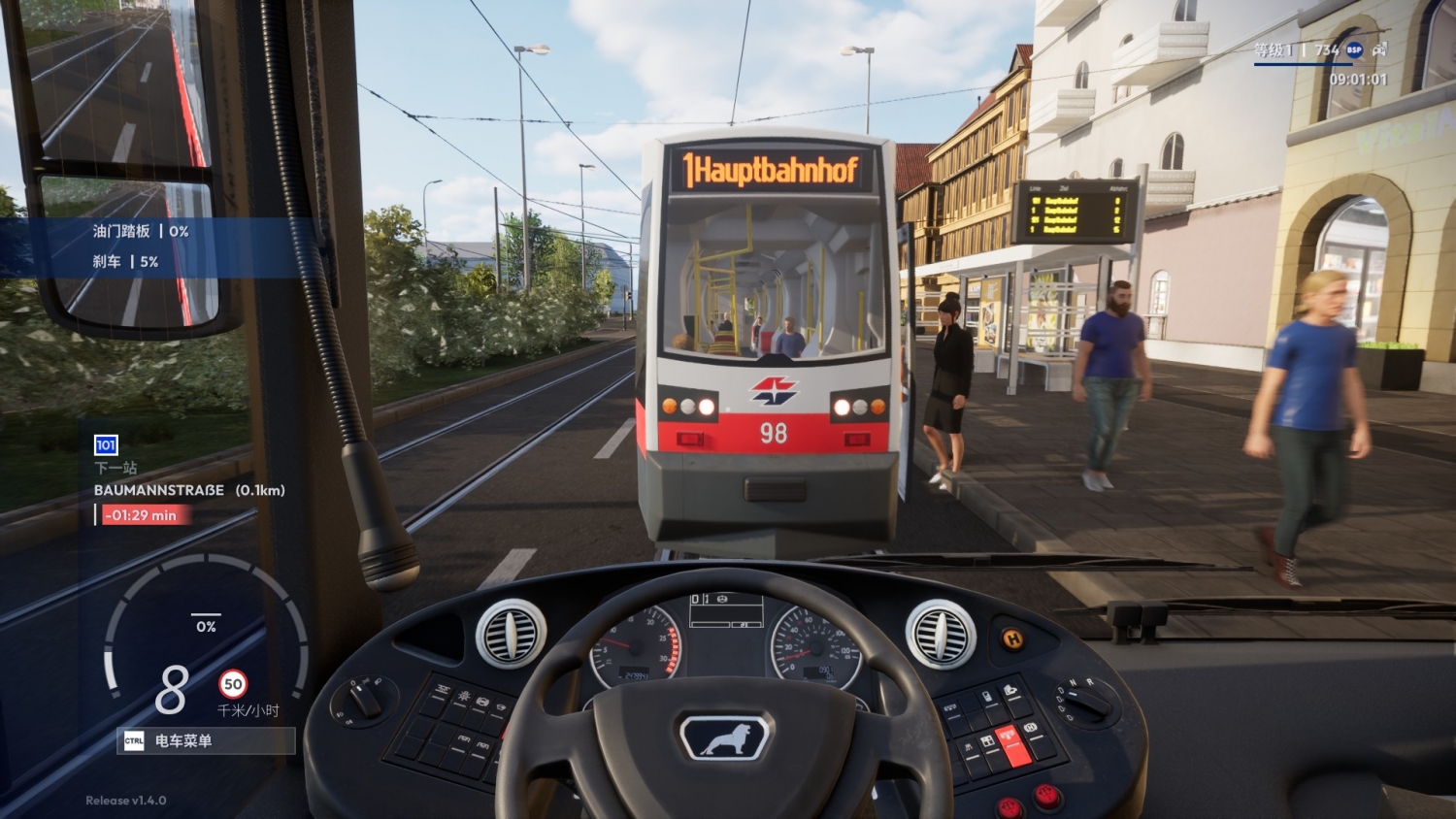This screenshot has width=1456, height=819.
Task: Select the Baumannstraße next stop tracker
Action: tap(189, 490)
